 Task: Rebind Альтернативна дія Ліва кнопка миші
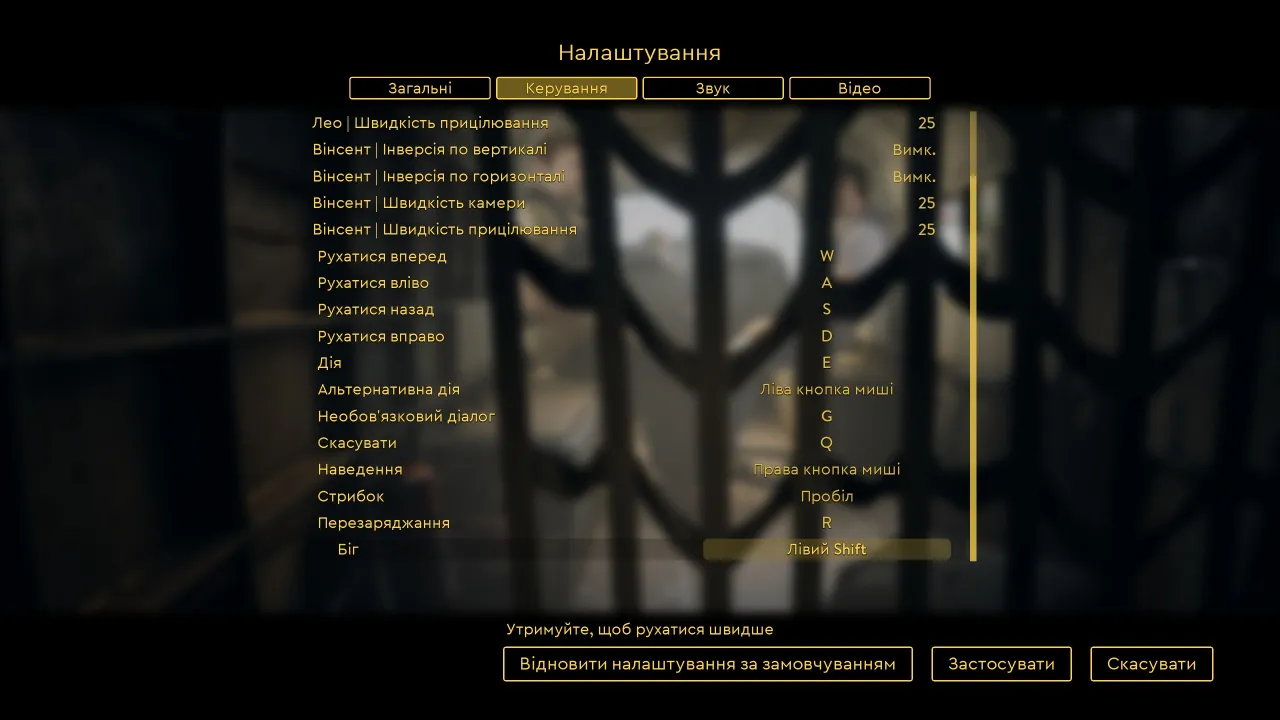point(826,389)
